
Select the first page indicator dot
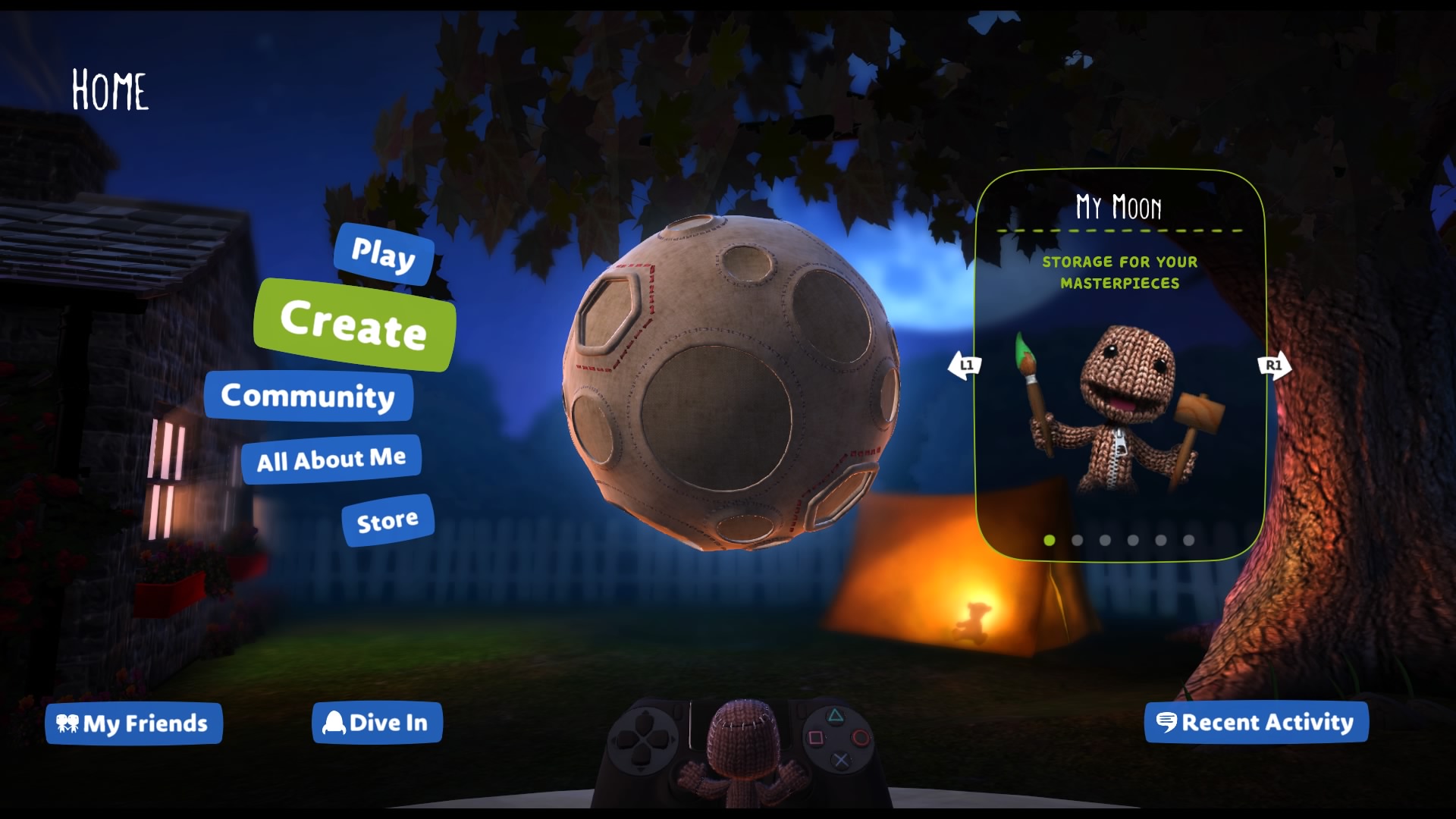point(1050,541)
